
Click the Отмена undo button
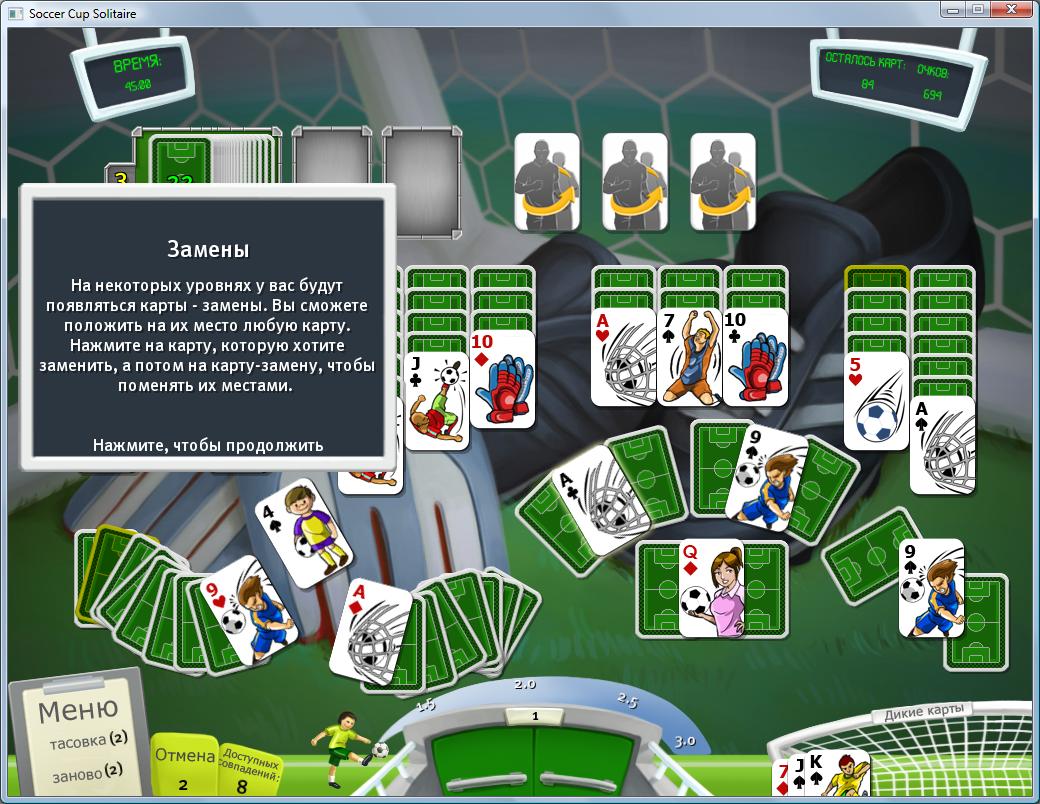pyautogui.click(x=184, y=765)
